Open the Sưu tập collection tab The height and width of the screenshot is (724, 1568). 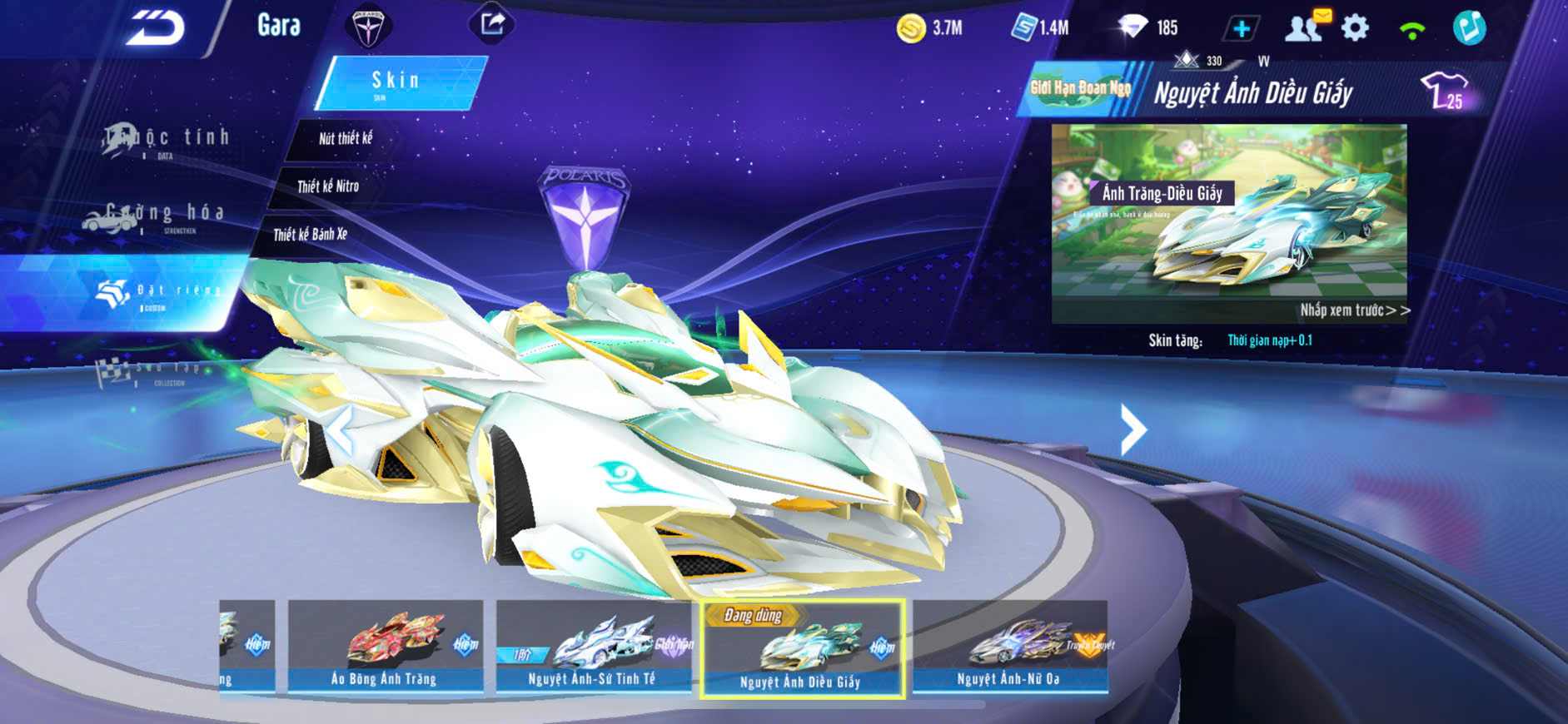point(150,372)
